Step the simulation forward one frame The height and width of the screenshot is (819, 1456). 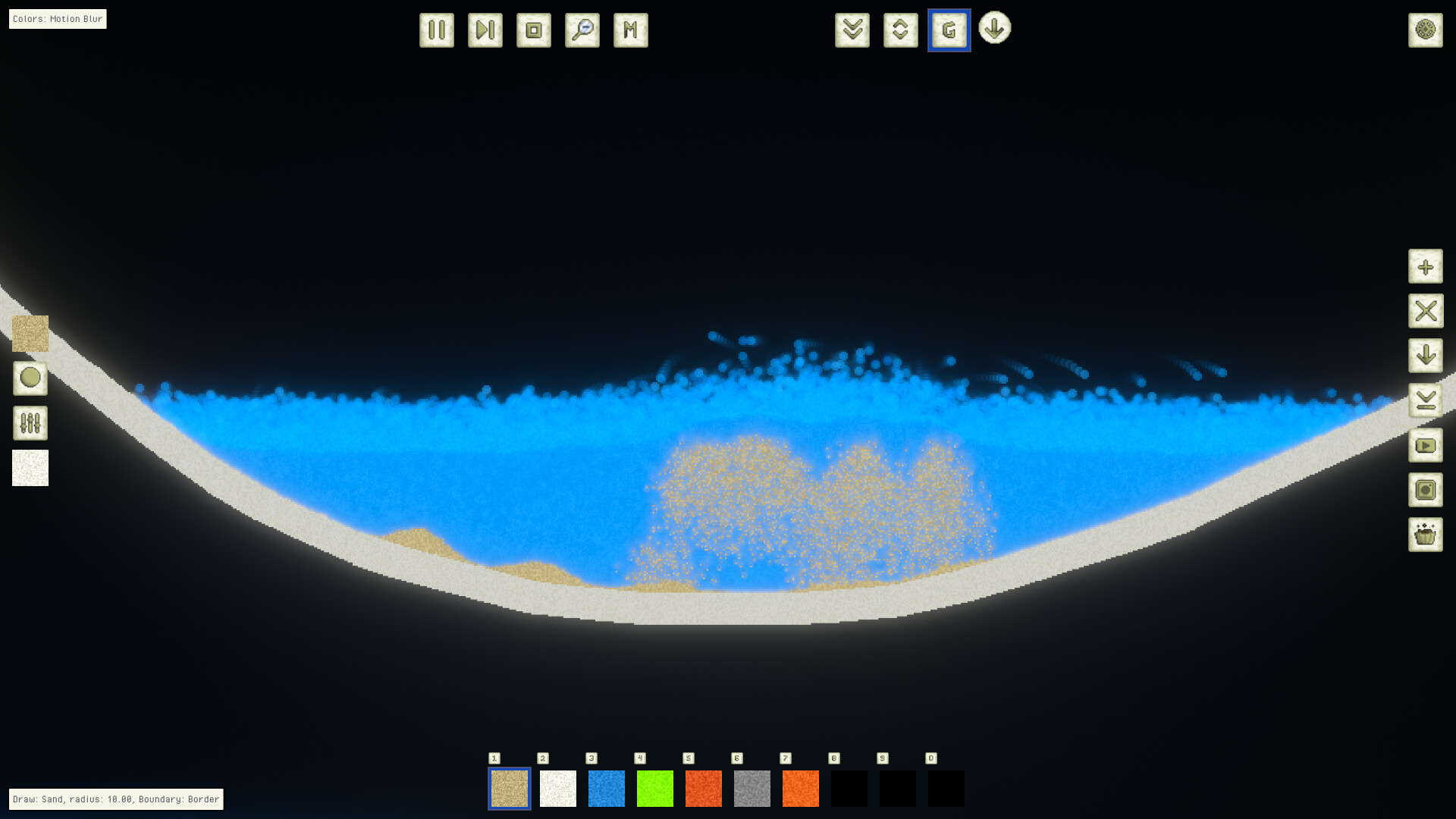tap(485, 30)
